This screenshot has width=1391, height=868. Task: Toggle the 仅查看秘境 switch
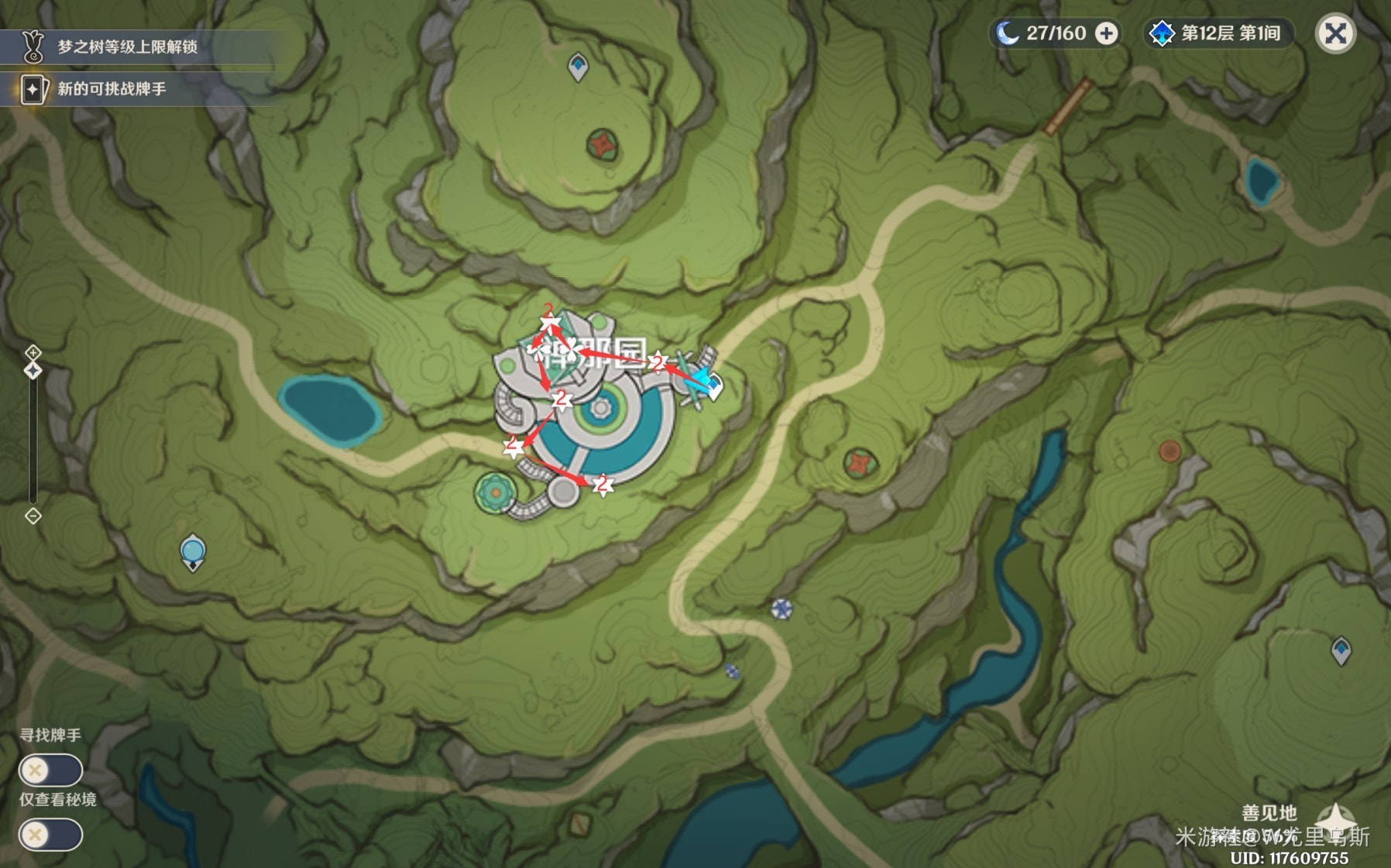[50, 835]
